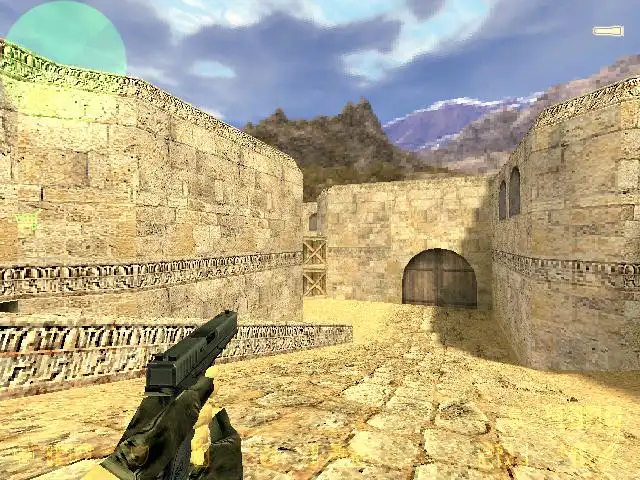Select the flashlight indicator icon
Viewport: 640px width, 480px height.
pyautogui.click(x=607, y=31)
